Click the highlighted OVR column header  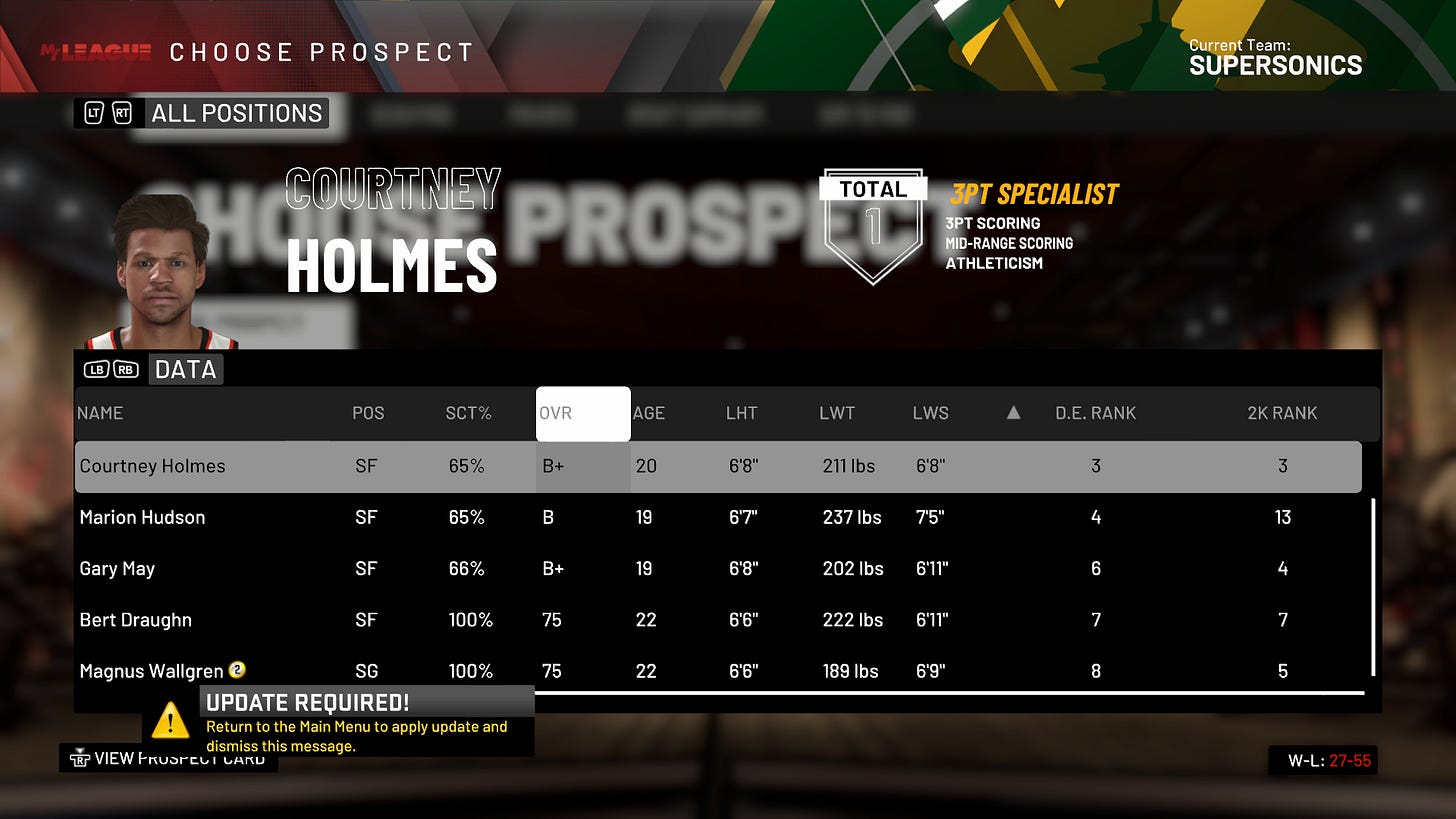tap(583, 413)
